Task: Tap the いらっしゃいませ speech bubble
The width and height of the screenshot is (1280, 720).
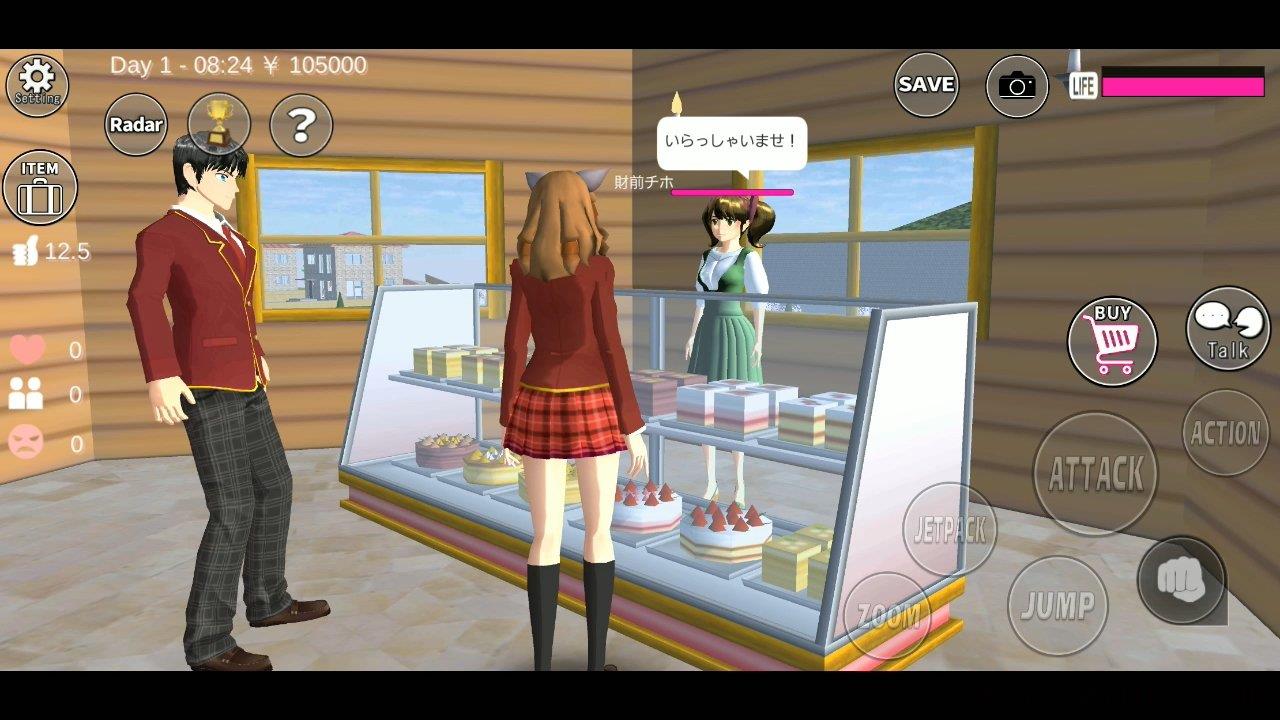Action: (x=729, y=142)
